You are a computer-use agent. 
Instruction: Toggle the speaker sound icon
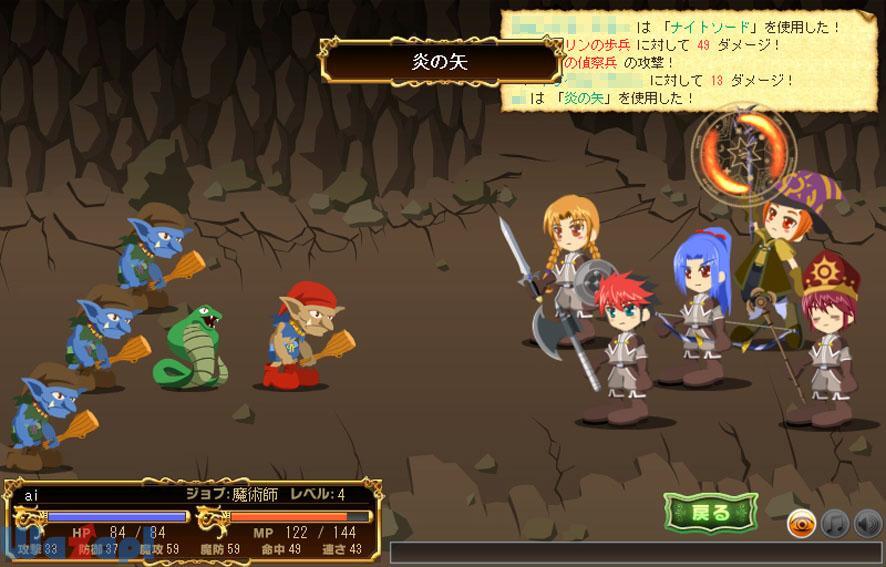(x=867, y=523)
